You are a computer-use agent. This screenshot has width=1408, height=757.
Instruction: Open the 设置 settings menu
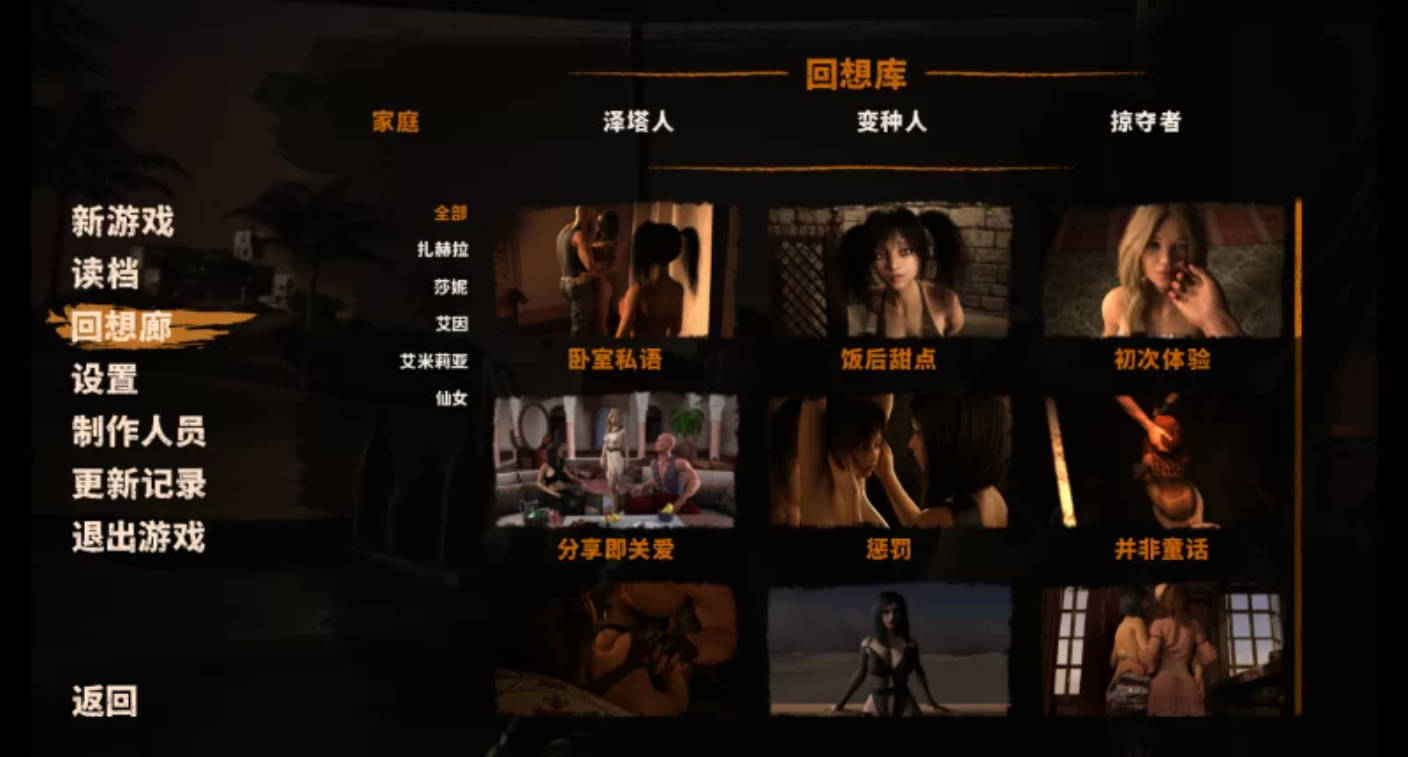[x=105, y=379]
